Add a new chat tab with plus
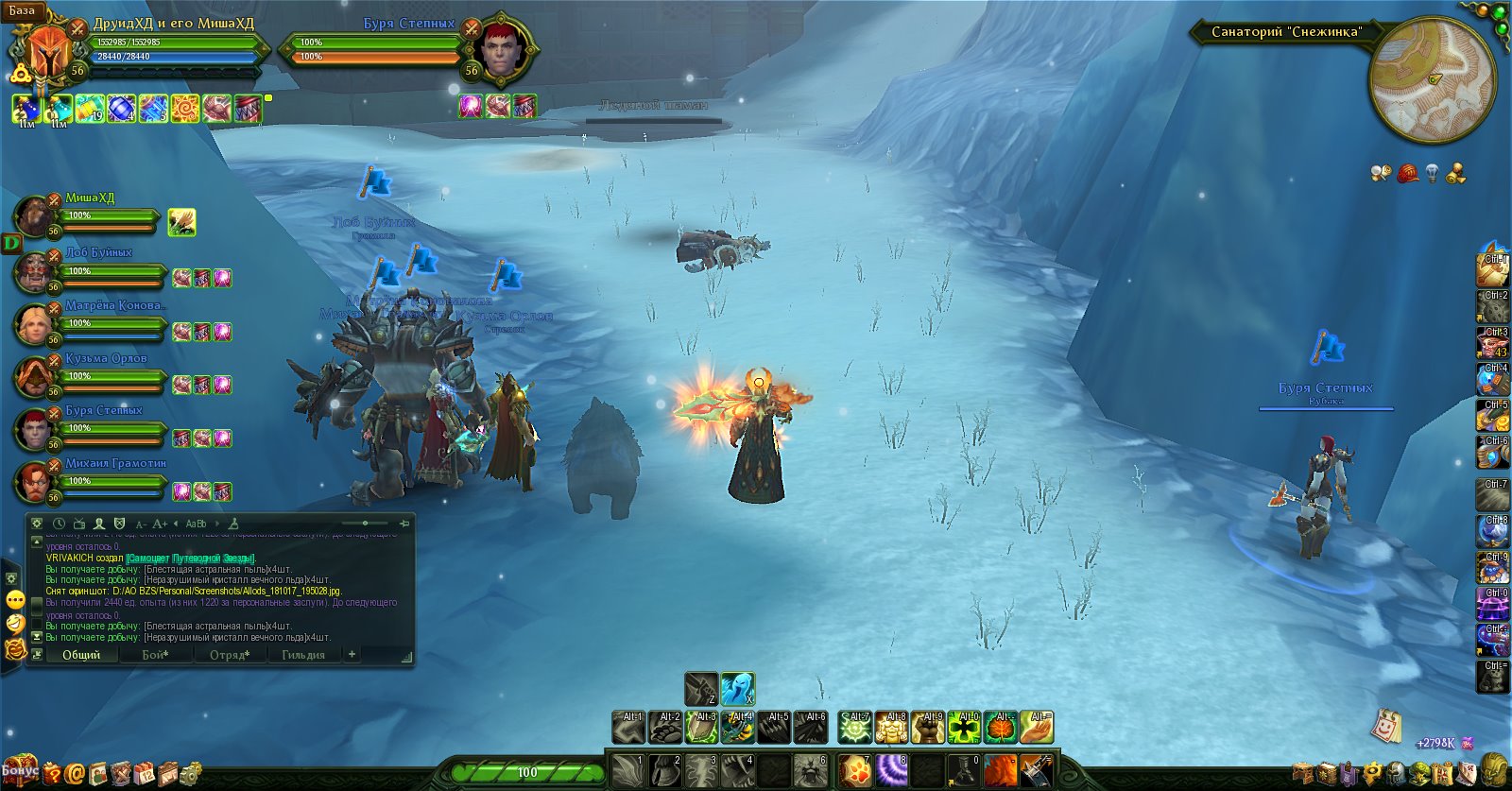 click(x=352, y=654)
